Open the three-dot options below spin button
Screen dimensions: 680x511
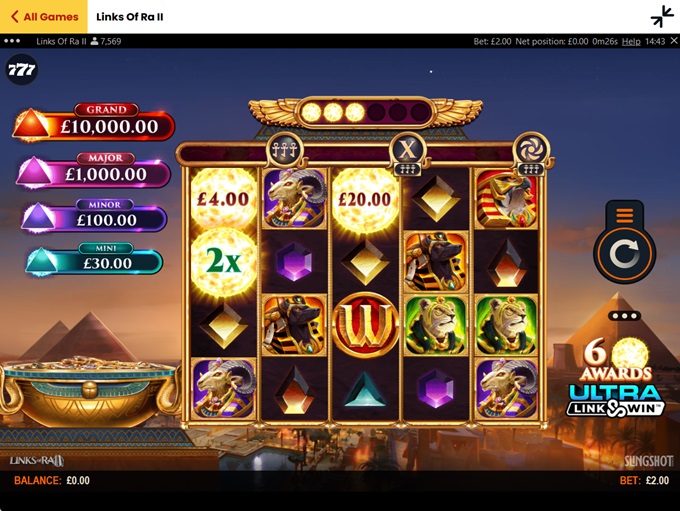[x=624, y=316]
